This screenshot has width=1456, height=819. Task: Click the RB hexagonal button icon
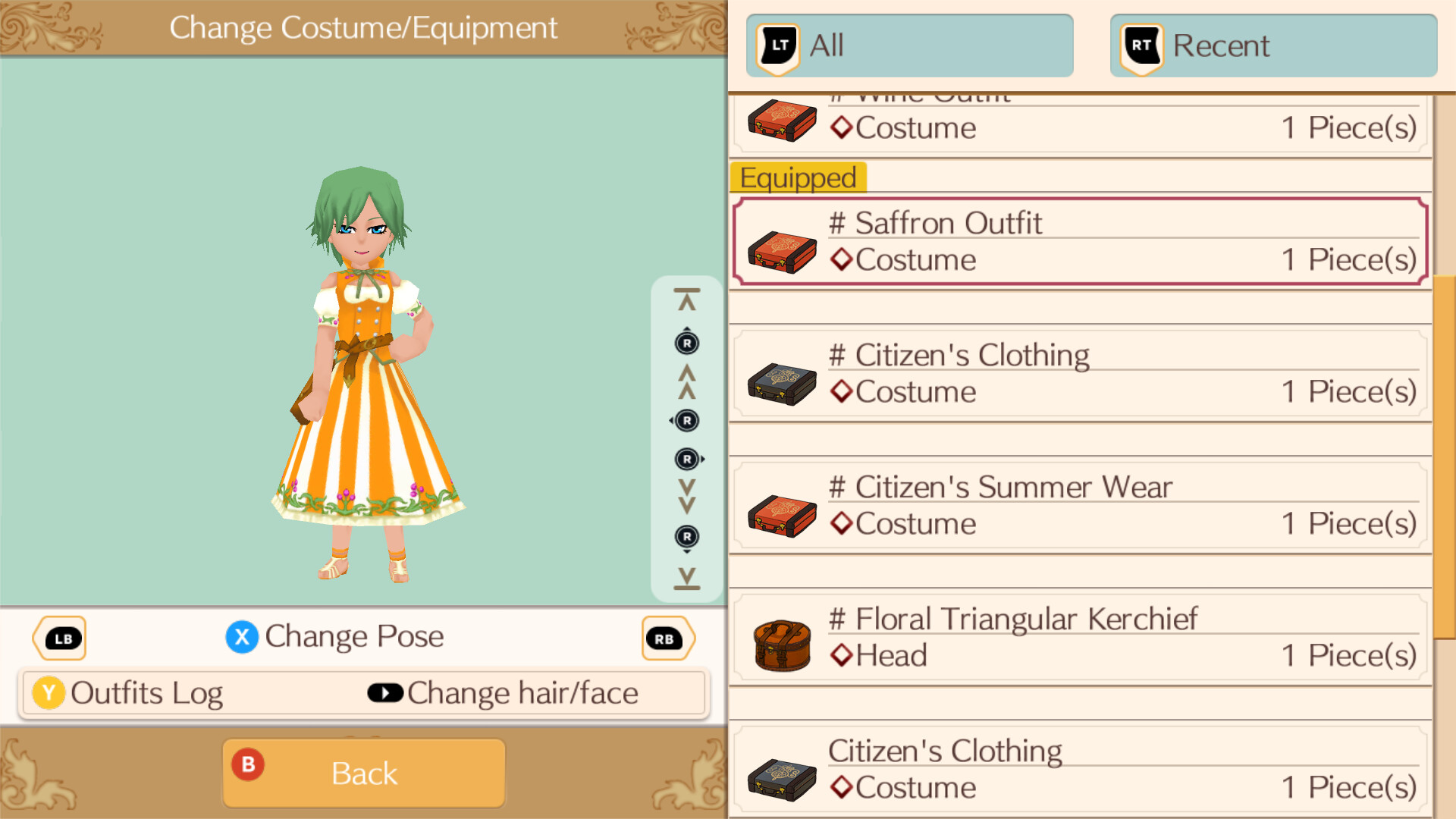[667, 638]
